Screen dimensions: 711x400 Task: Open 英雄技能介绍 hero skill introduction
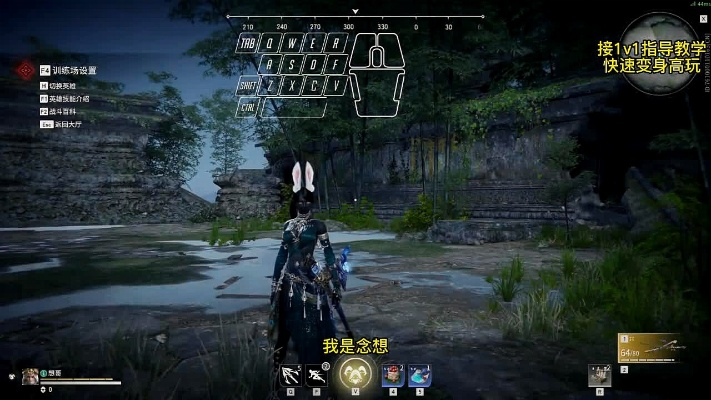(x=69, y=99)
